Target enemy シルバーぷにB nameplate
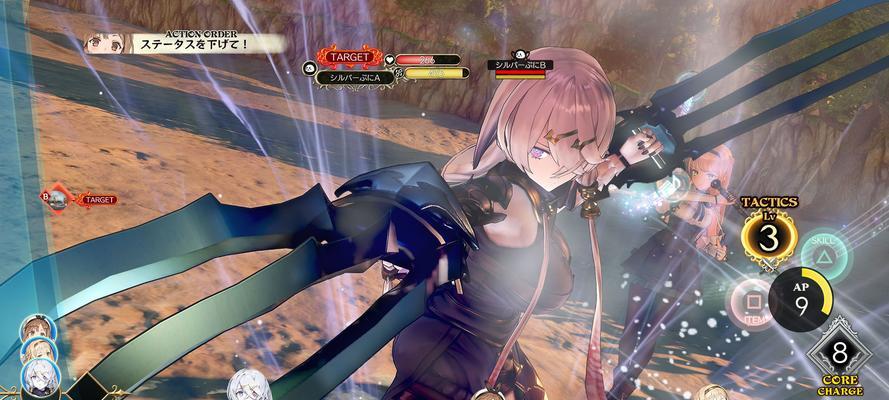Screen dimensions: 889x400 (523, 65)
